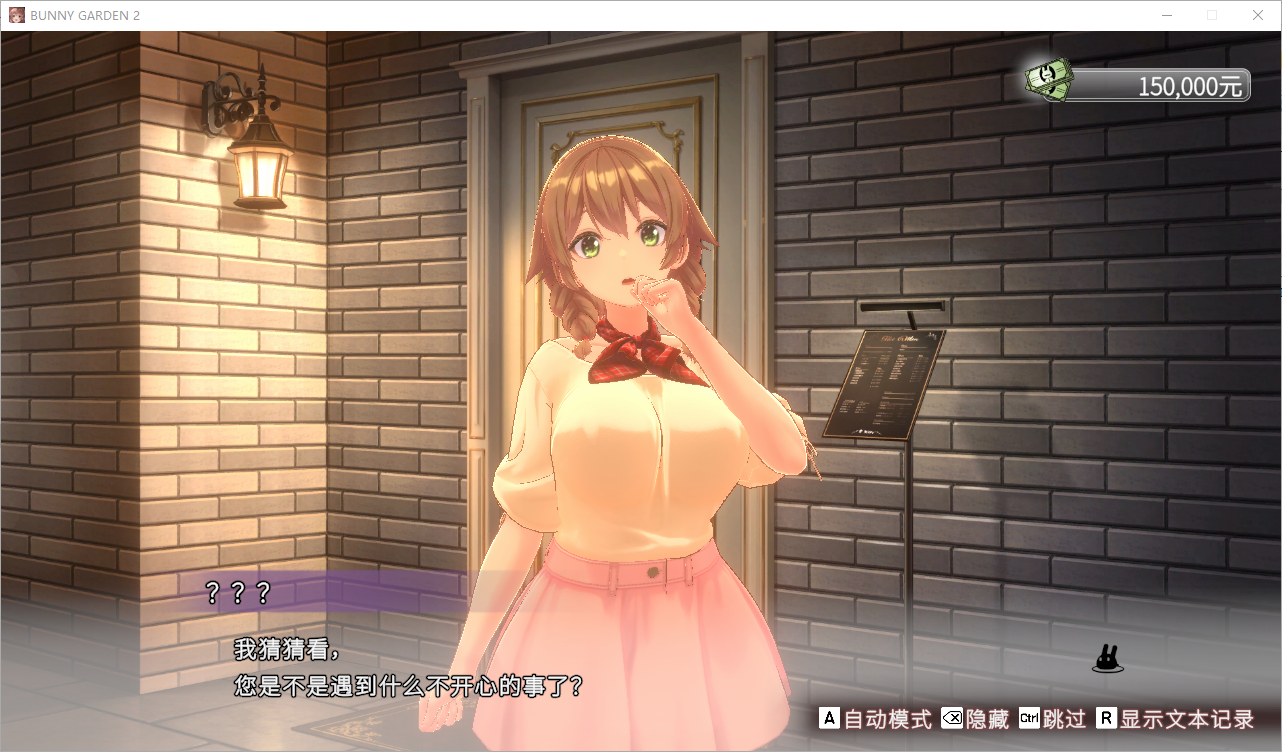This screenshot has height=752, width=1282.
Task: Hide the dialogue box with 隐藏
Action: [975, 719]
